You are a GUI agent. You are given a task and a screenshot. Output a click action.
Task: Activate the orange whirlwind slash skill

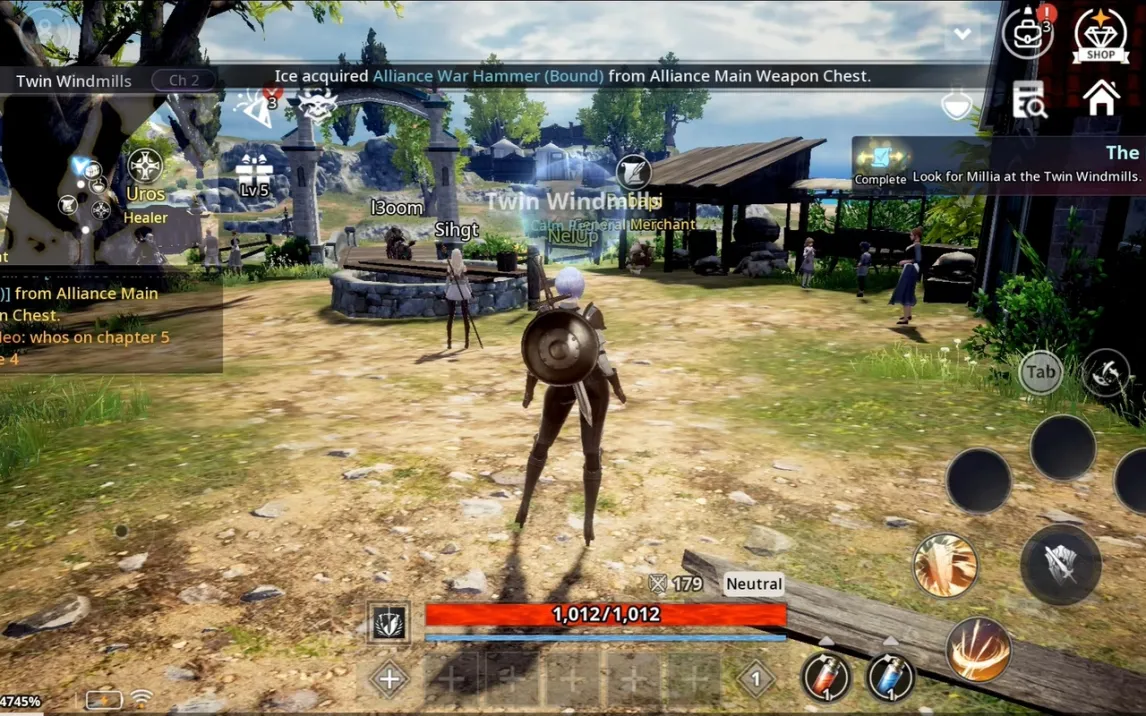click(x=977, y=650)
